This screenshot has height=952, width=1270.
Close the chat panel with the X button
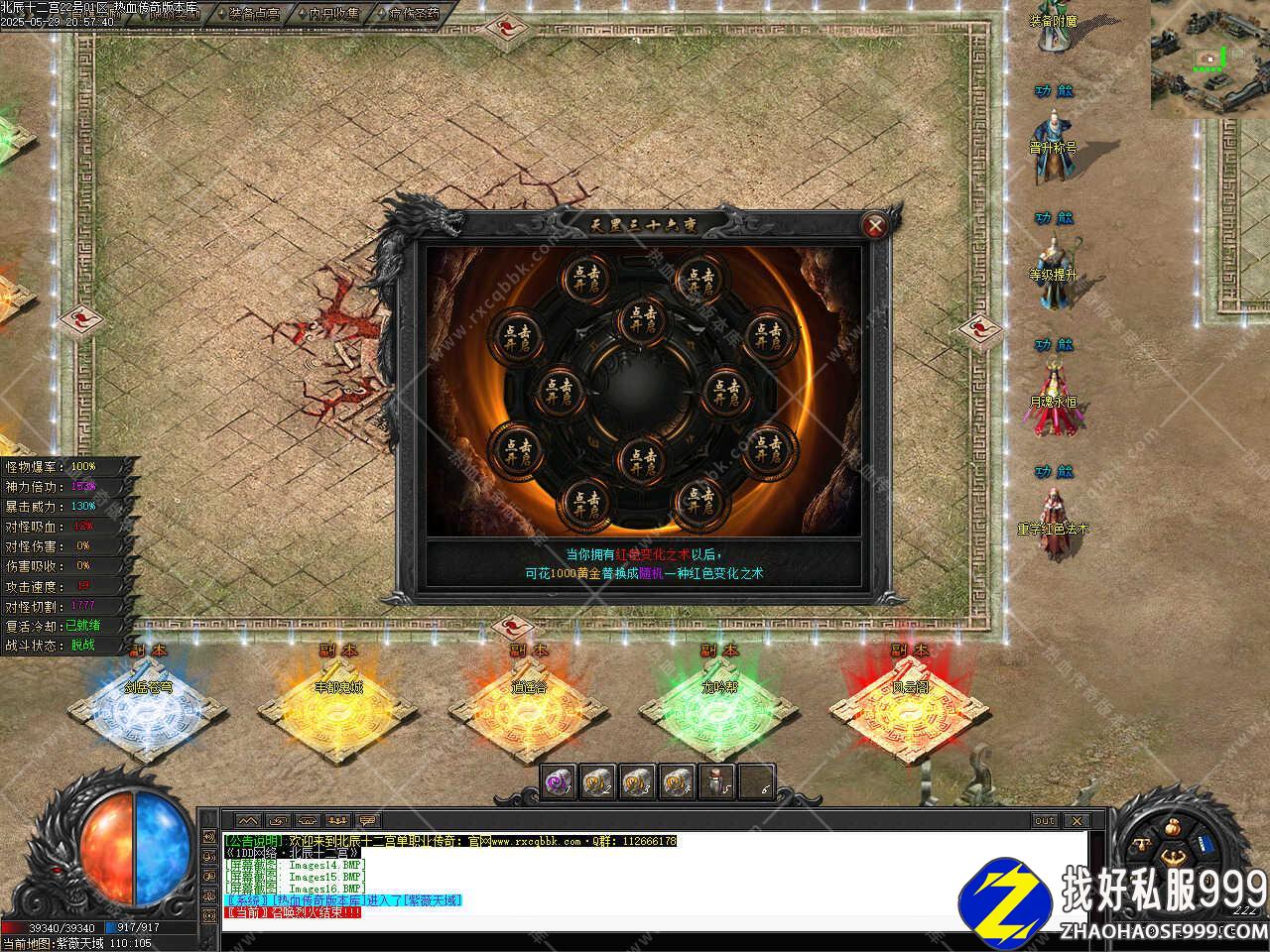pyautogui.click(x=1076, y=821)
